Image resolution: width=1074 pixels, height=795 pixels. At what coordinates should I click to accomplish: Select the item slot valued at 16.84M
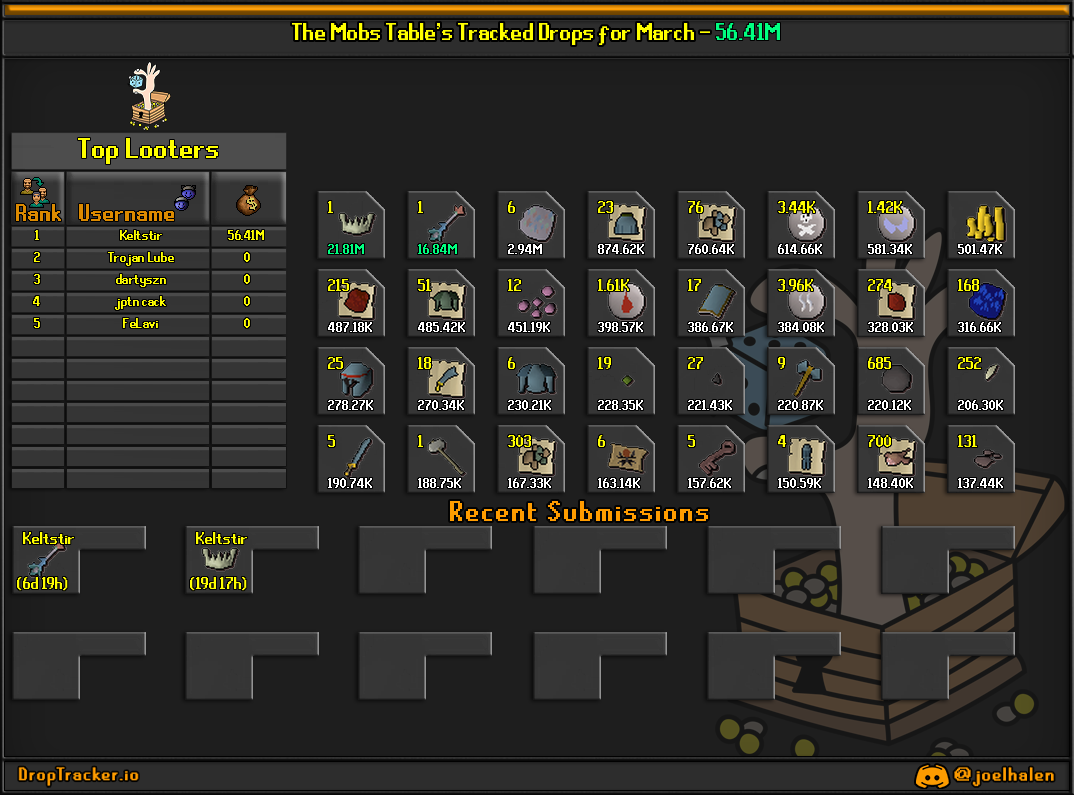pyautogui.click(x=441, y=225)
